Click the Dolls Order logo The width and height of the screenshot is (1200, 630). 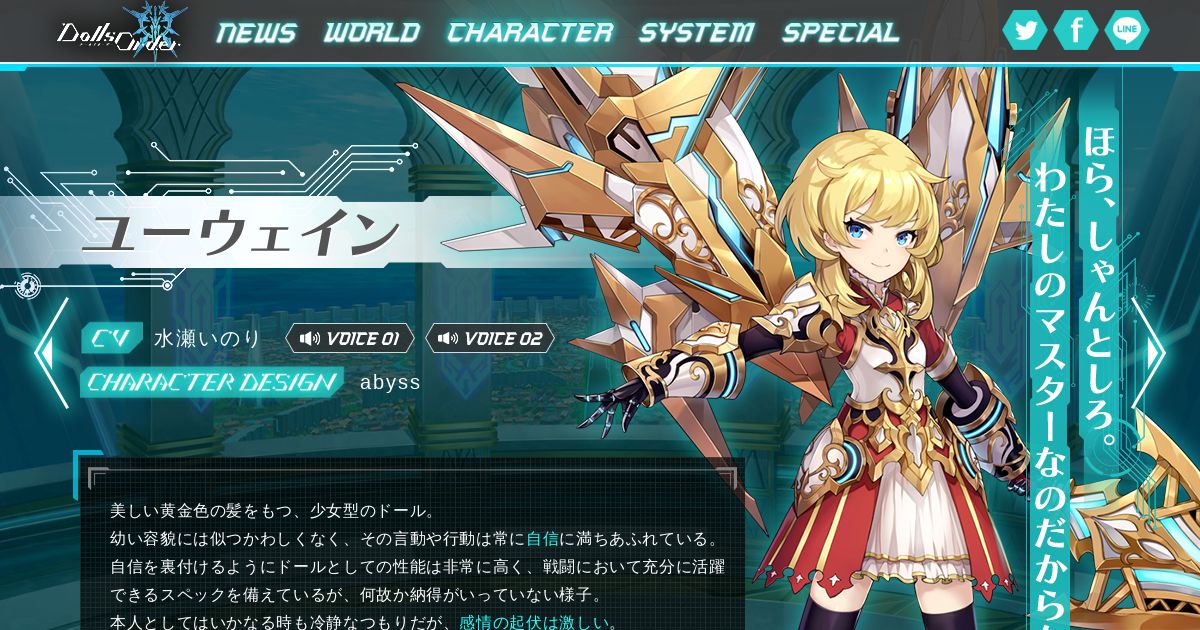pyautogui.click(x=119, y=32)
